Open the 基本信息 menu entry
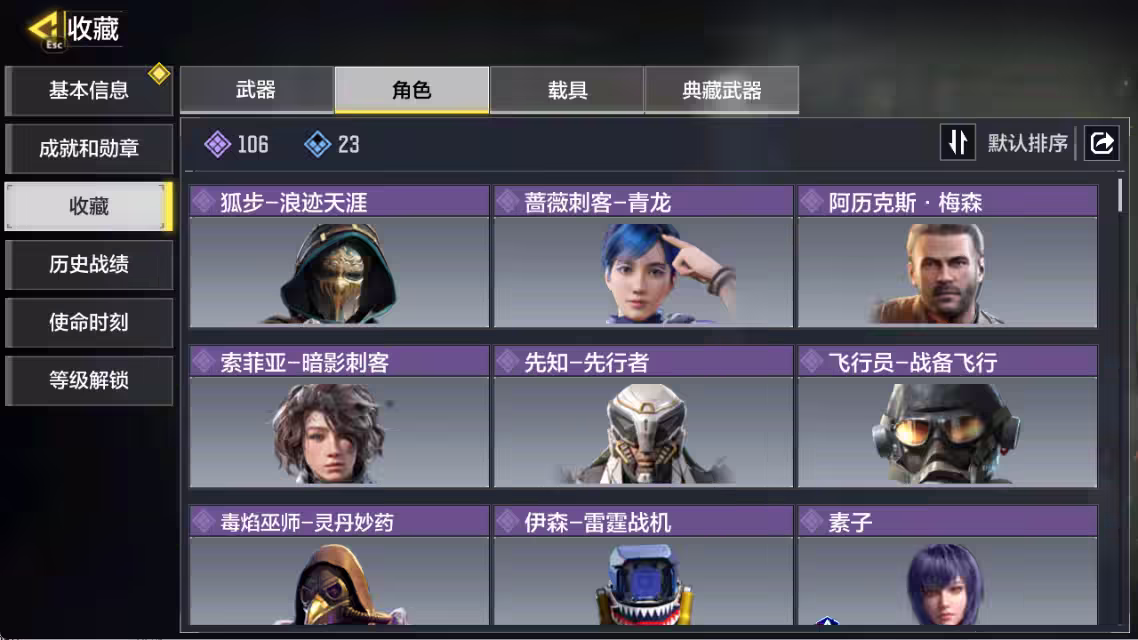The width and height of the screenshot is (1138, 640). pyautogui.click(x=89, y=91)
